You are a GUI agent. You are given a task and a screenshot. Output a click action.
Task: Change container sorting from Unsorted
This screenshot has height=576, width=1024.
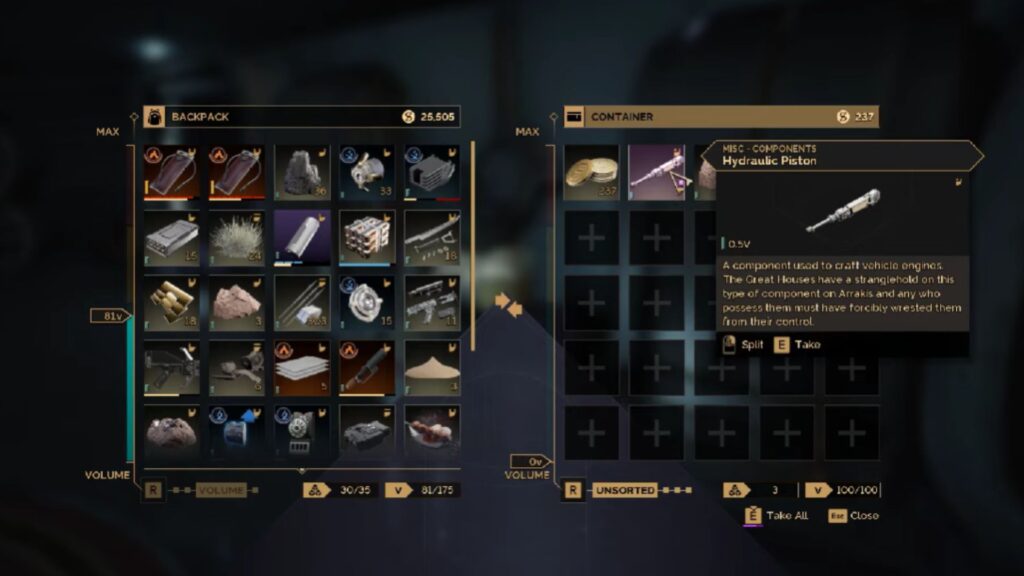[x=625, y=491]
